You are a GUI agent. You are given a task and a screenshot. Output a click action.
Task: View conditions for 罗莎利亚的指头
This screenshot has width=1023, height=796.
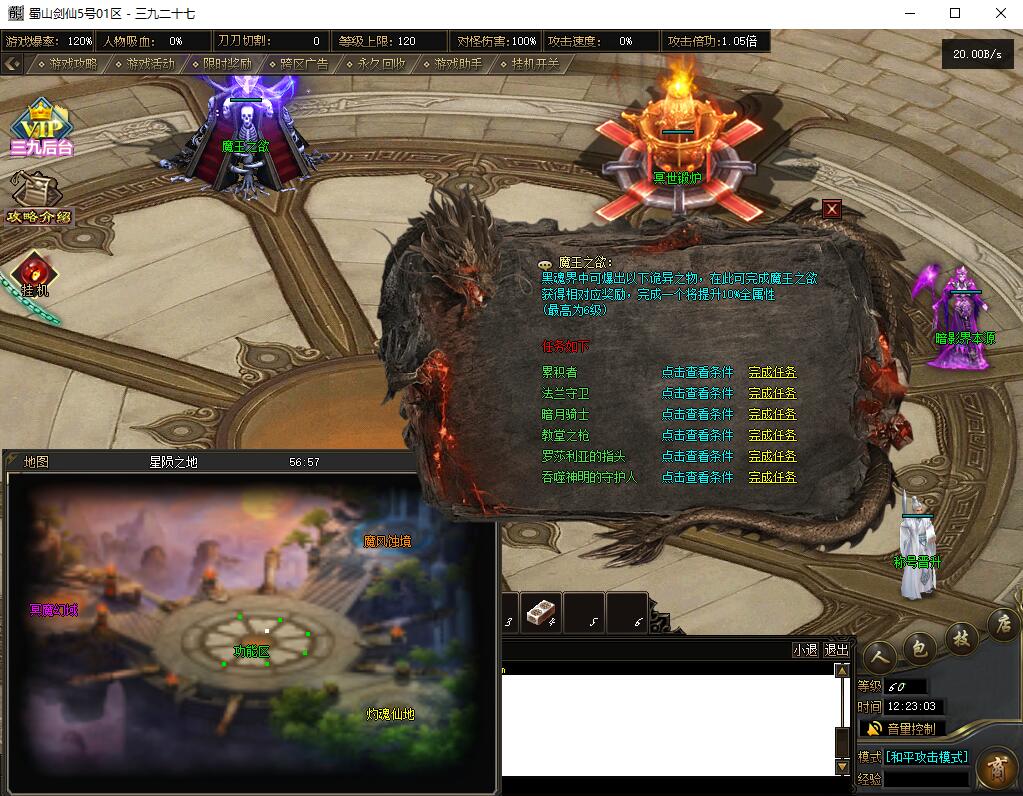click(x=697, y=456)
